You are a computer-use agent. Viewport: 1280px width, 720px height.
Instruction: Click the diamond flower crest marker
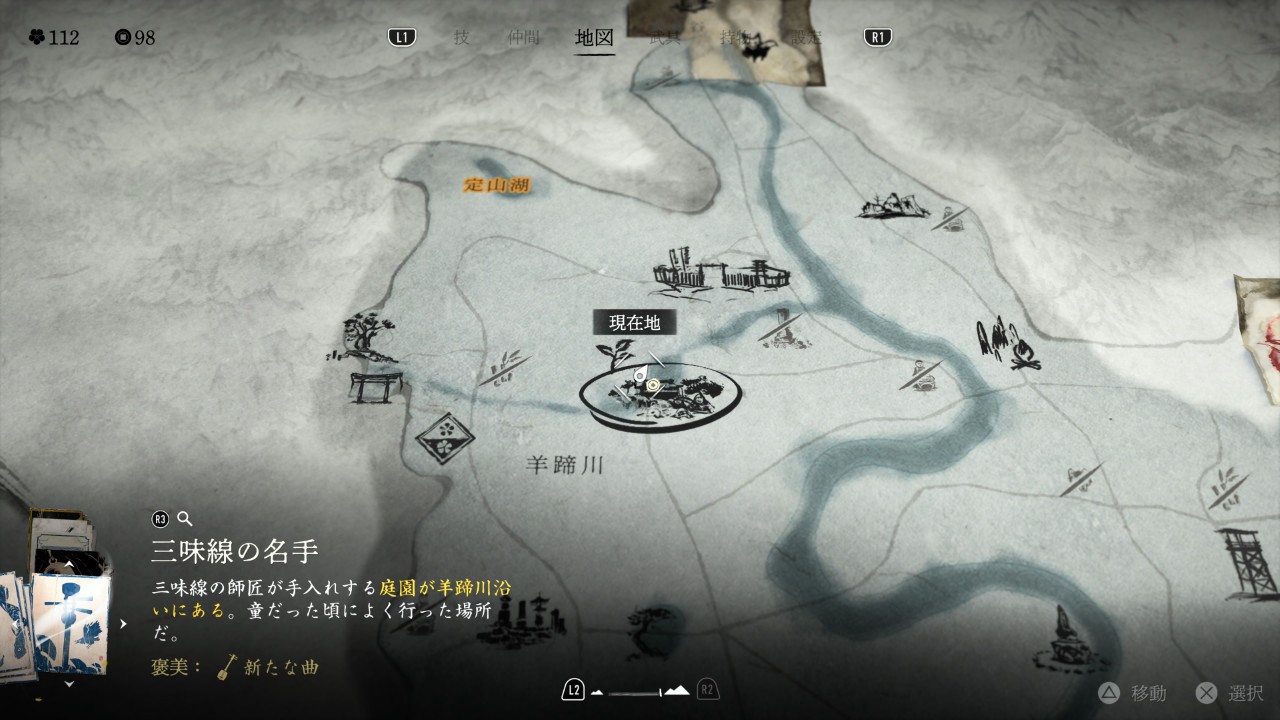(444, 438)
